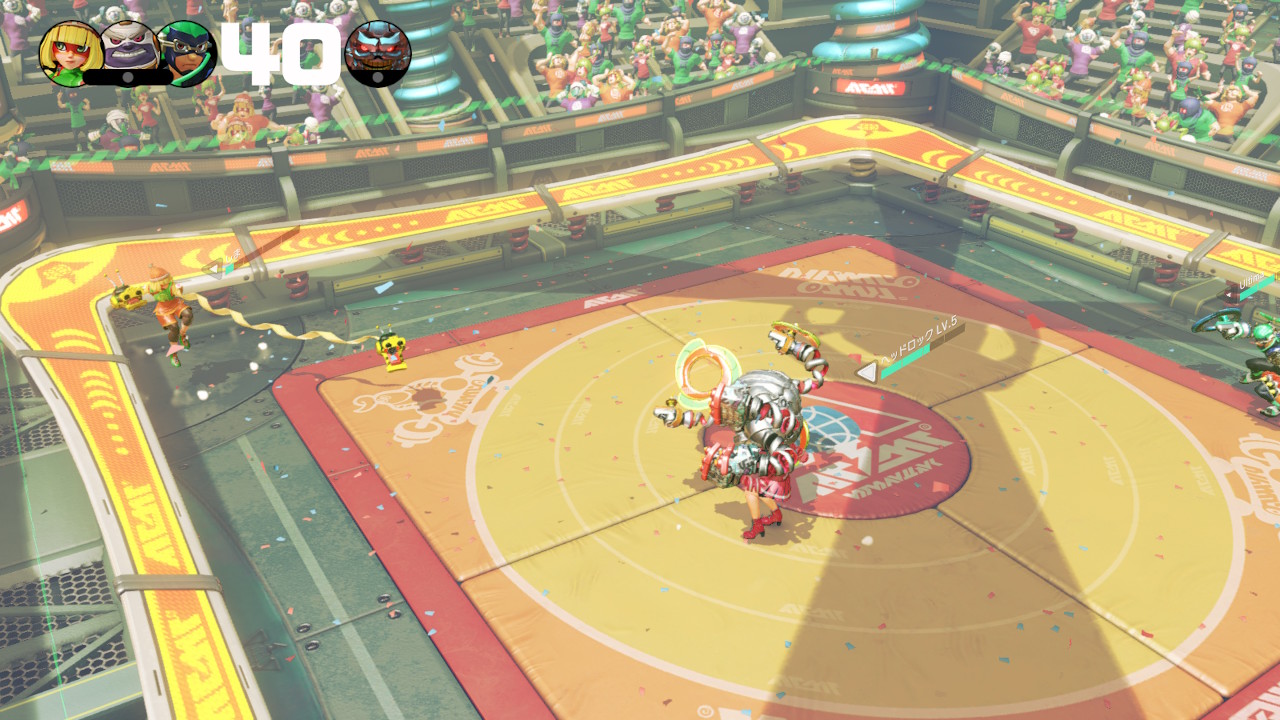The image size is (1280, 720).
Task: Choose Kid Cobra's masked portrait
Action: [187, 52]
